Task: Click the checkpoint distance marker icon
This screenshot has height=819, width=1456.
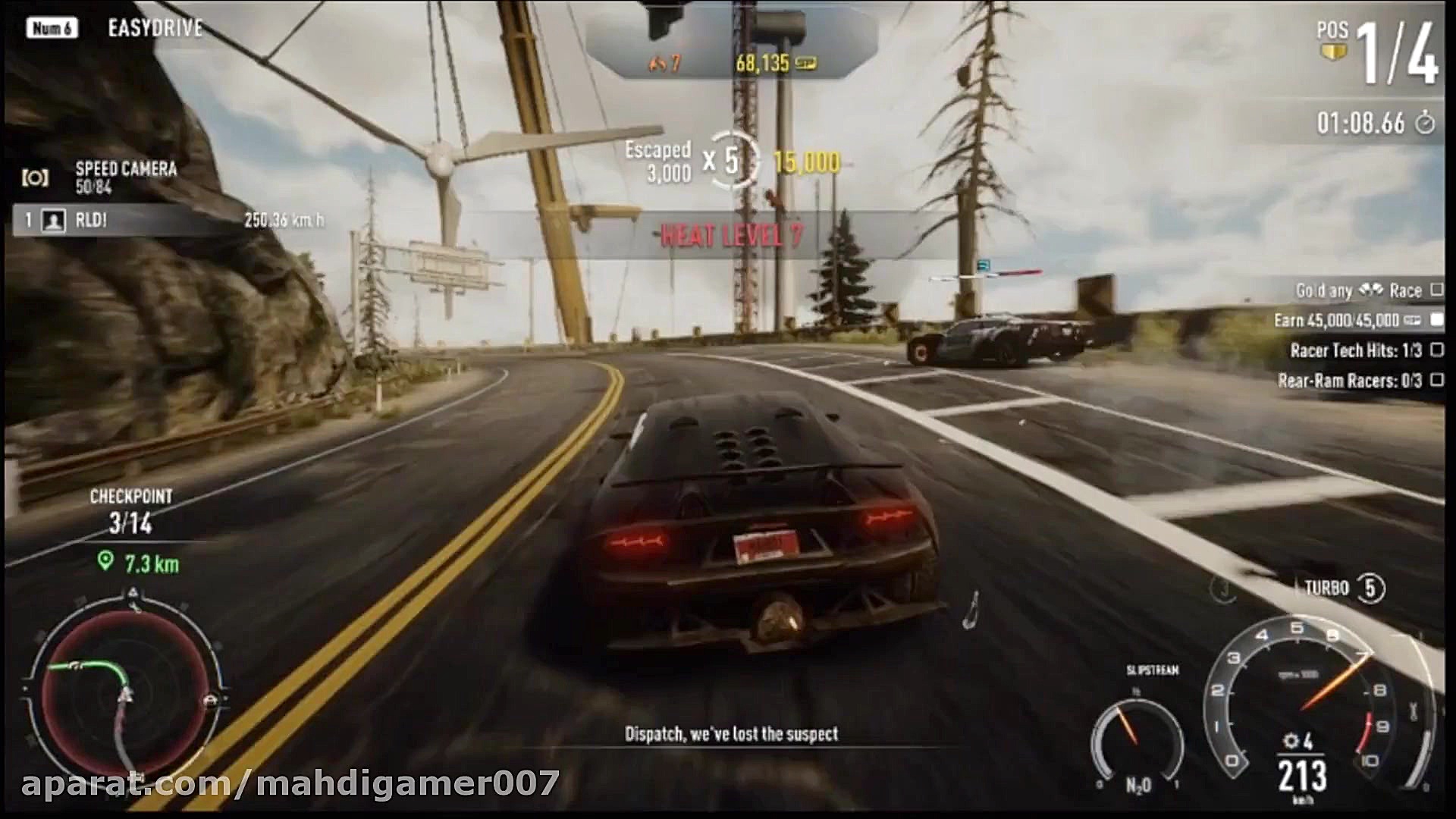Action: (105, 561)
